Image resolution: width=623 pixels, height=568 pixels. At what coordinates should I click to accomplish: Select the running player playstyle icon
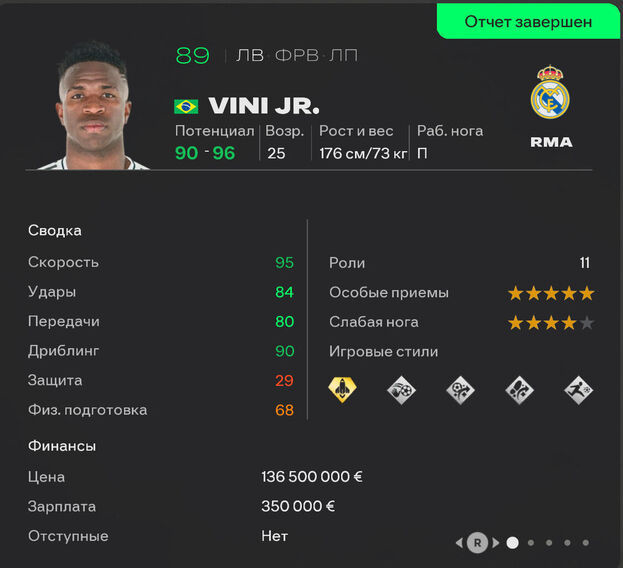(x=578, y=389)
